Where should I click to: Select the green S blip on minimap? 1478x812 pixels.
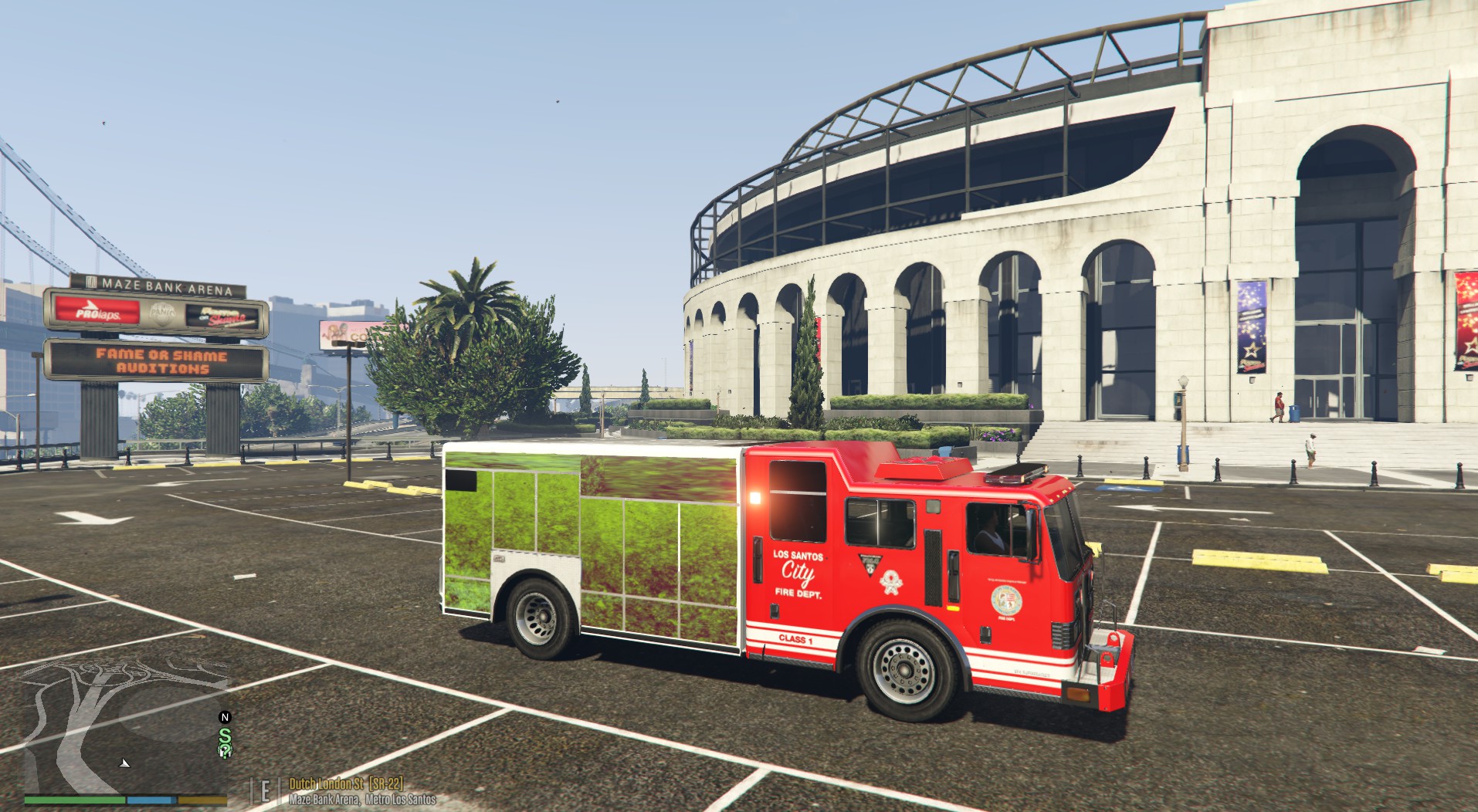pos(225,738)
